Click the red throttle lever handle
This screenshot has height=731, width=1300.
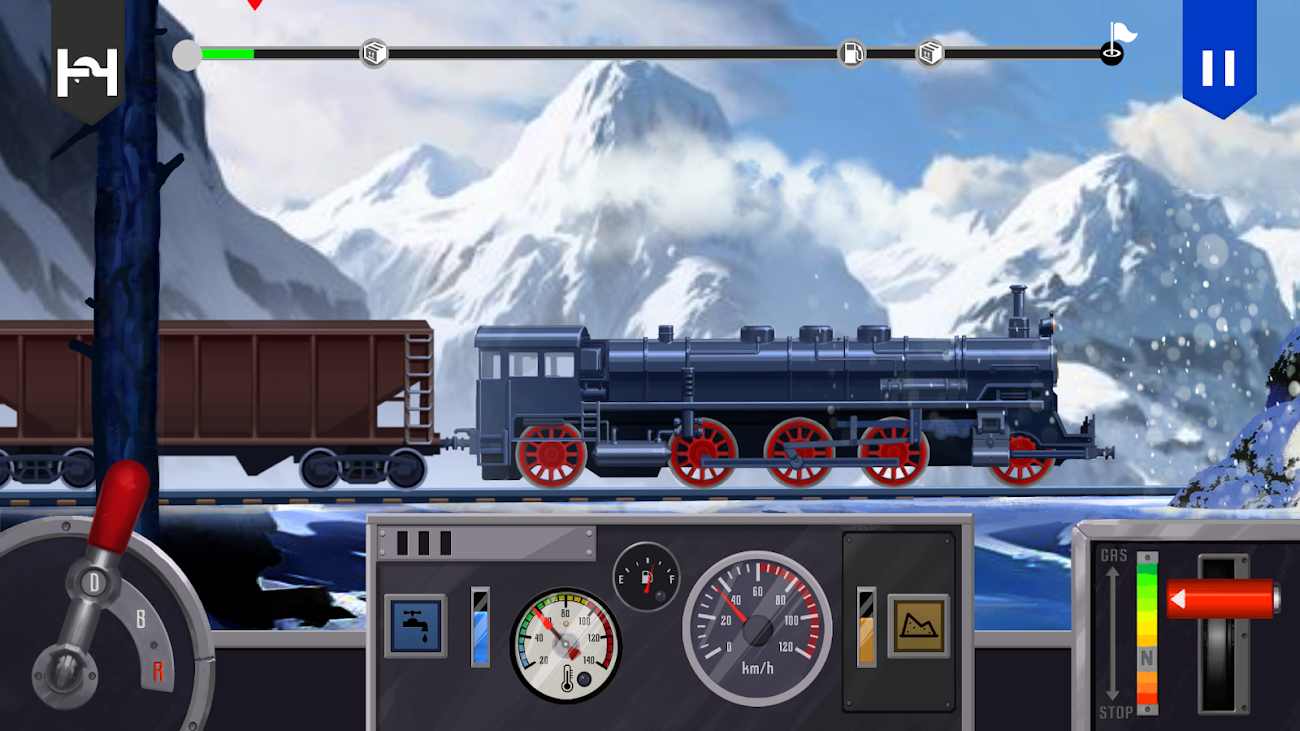tap(1222, 599)
